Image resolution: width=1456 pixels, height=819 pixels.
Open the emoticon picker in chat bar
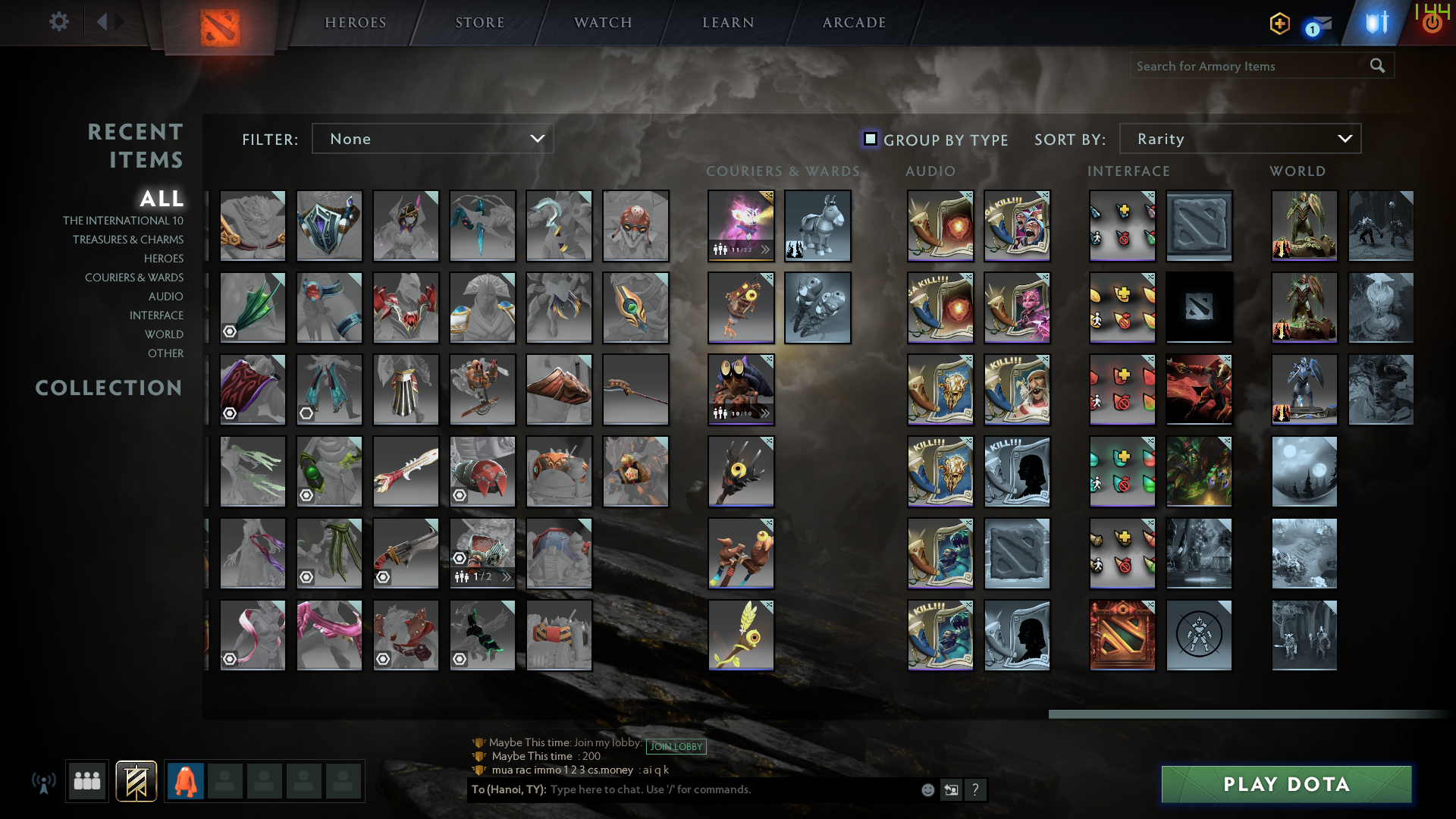tap(927, 789)
